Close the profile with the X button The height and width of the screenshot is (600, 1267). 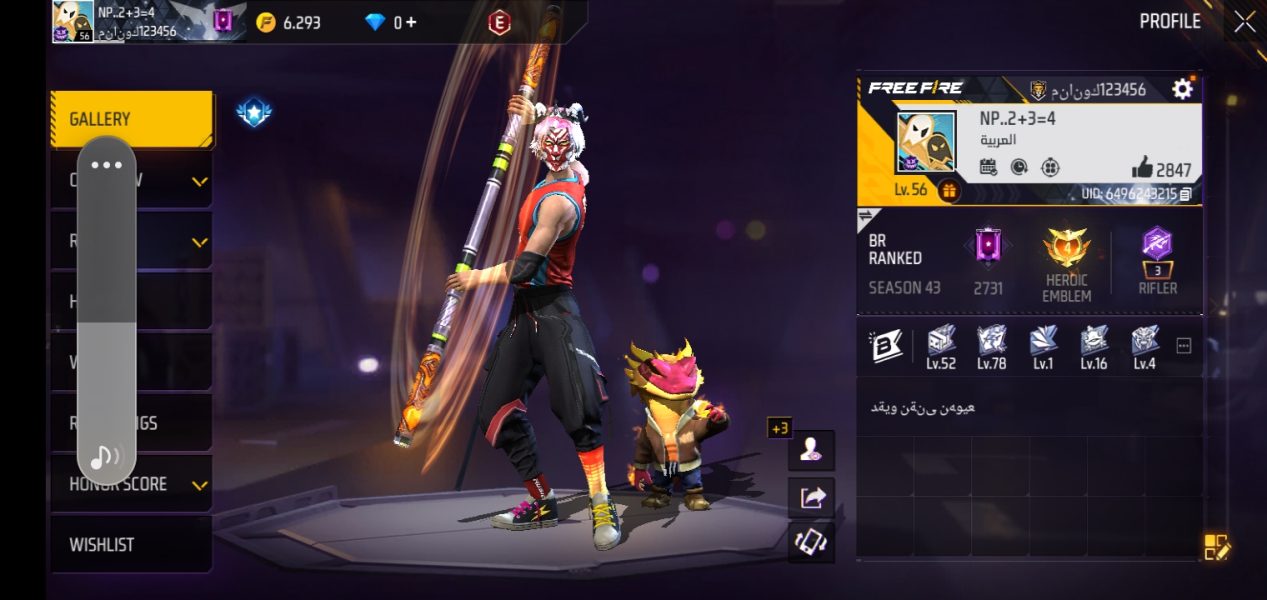(x=1244, y=22)
